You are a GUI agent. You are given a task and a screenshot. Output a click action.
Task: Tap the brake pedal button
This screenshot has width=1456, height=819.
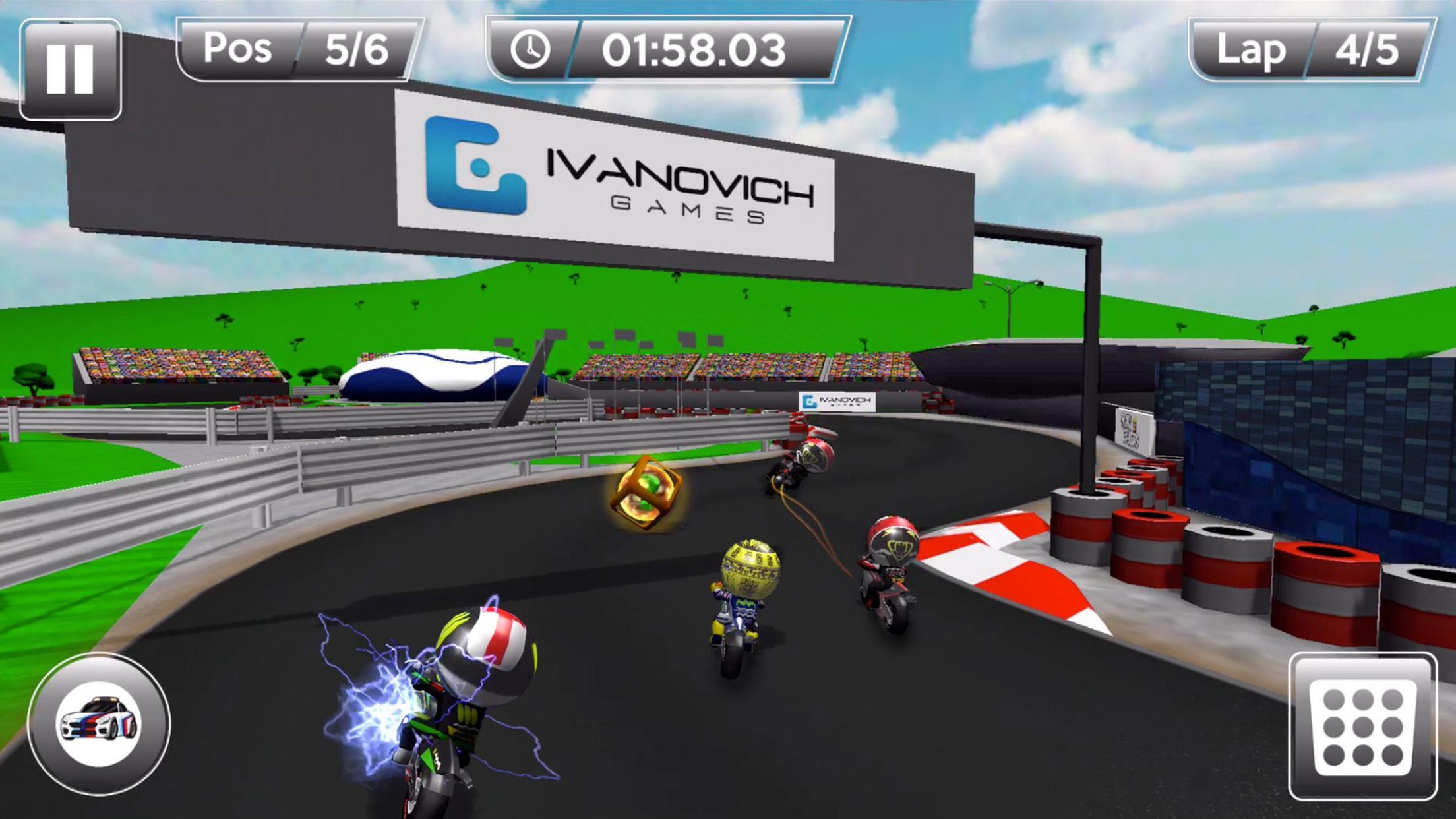pyautogui.click(x=1362, y=726)
